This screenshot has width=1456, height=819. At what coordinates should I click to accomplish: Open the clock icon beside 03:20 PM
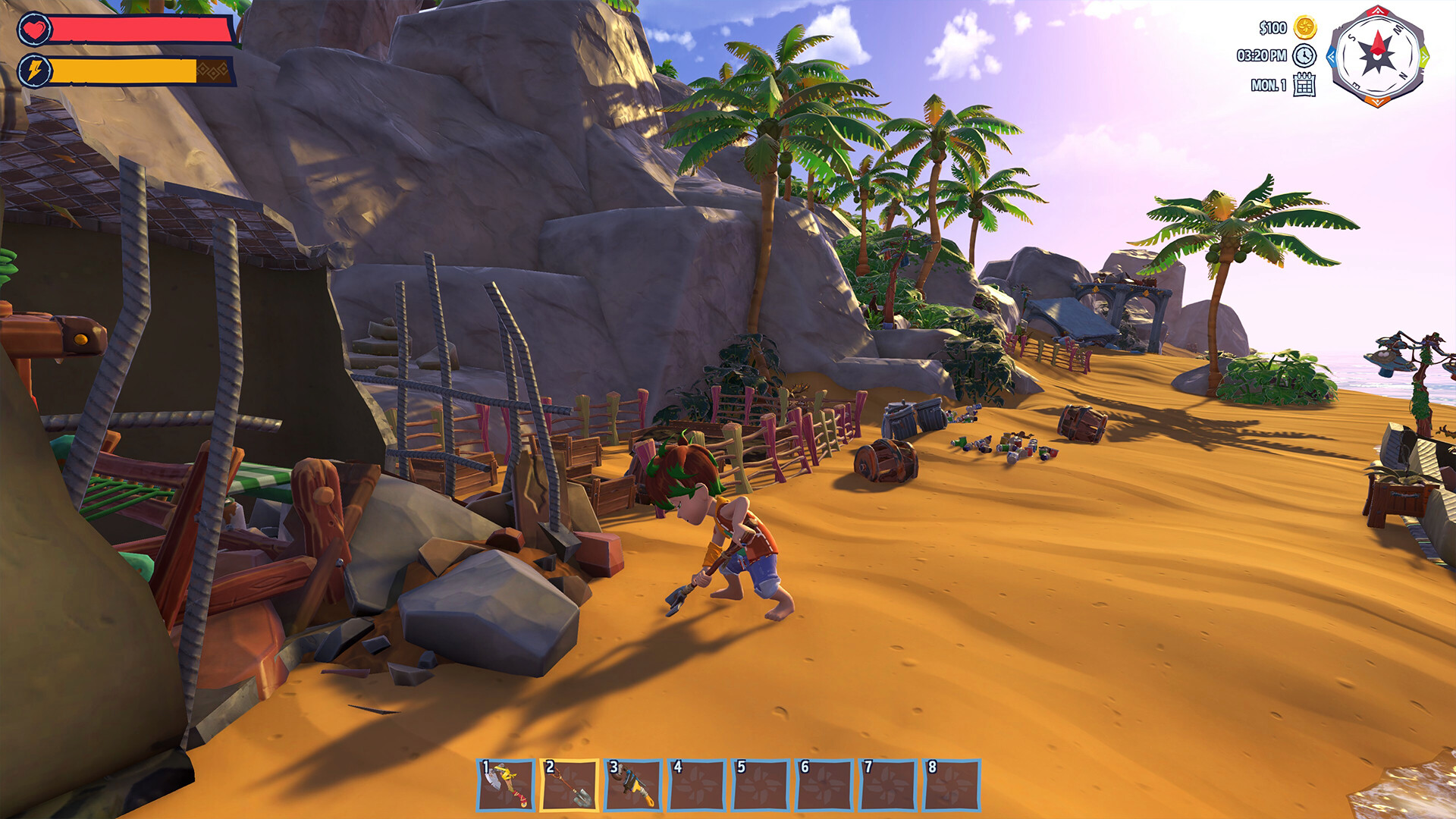(x=1304, y=57)
